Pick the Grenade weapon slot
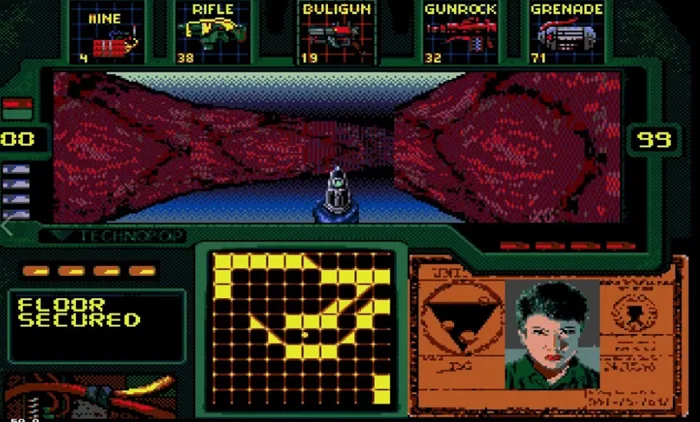The height and width of the screenshot is (422, 700). point(568,34)
